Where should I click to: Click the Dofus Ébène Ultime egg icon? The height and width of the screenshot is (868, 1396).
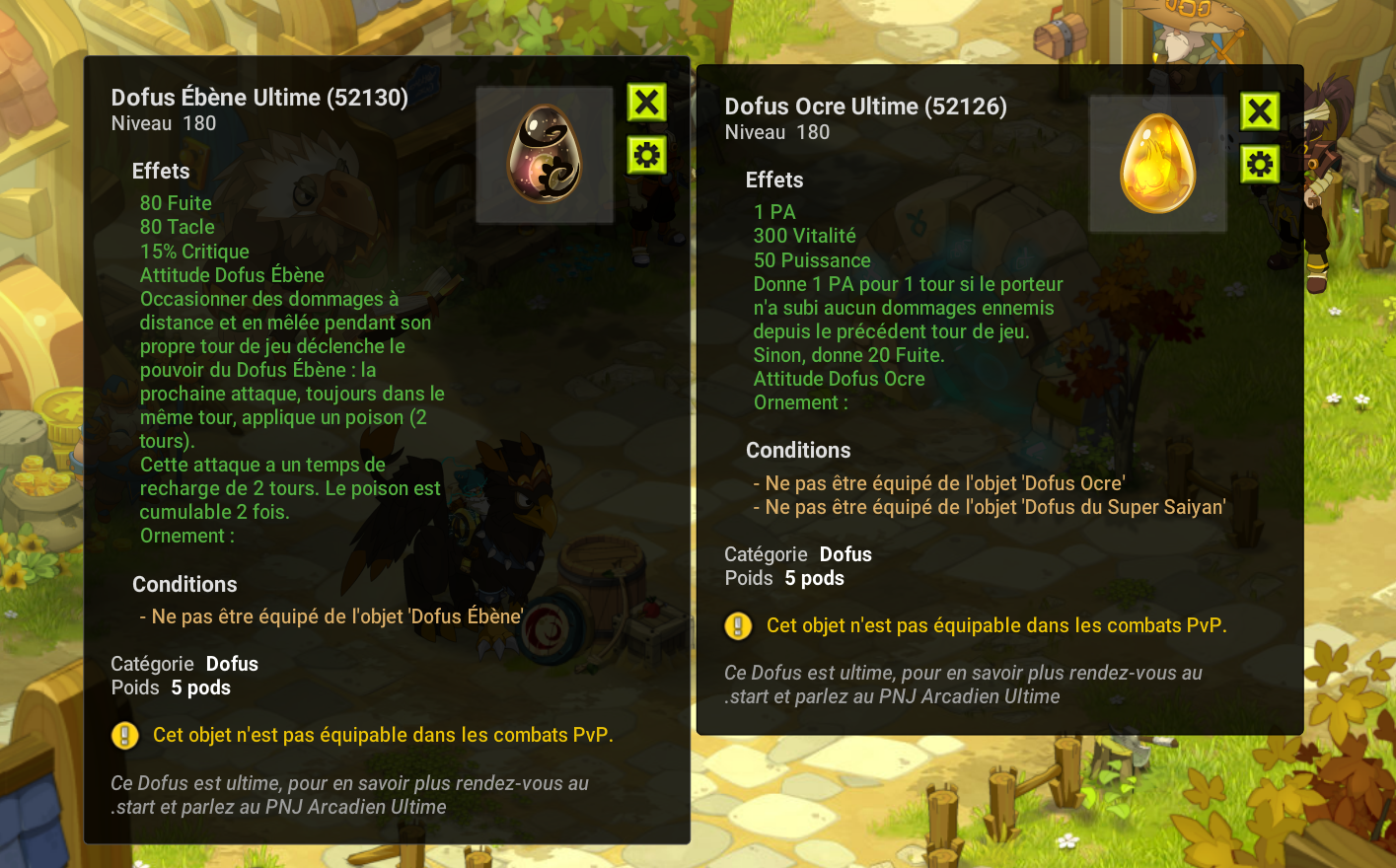click(545, 155)
